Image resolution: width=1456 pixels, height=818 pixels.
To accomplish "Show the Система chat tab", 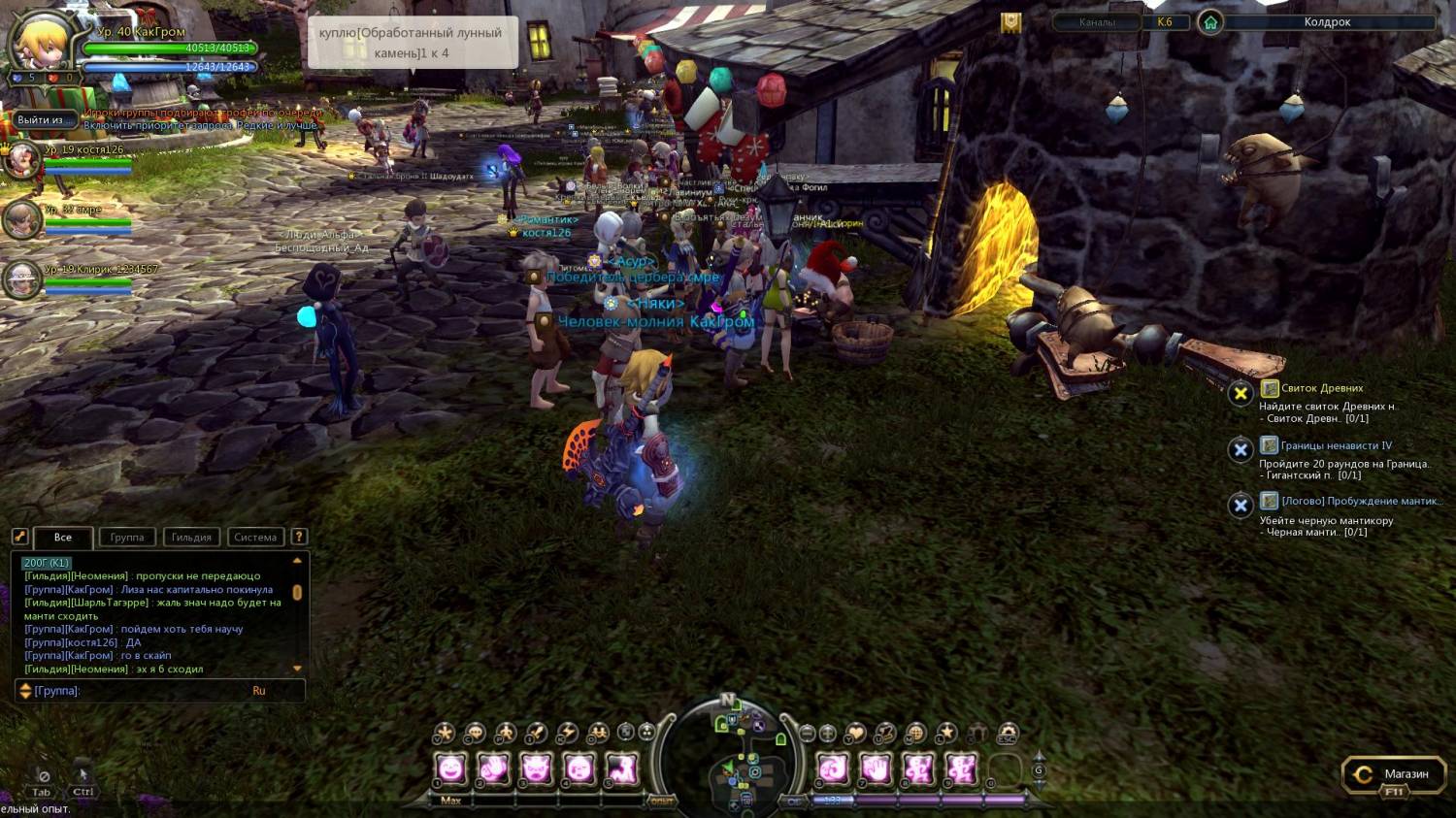I will 255,538.
